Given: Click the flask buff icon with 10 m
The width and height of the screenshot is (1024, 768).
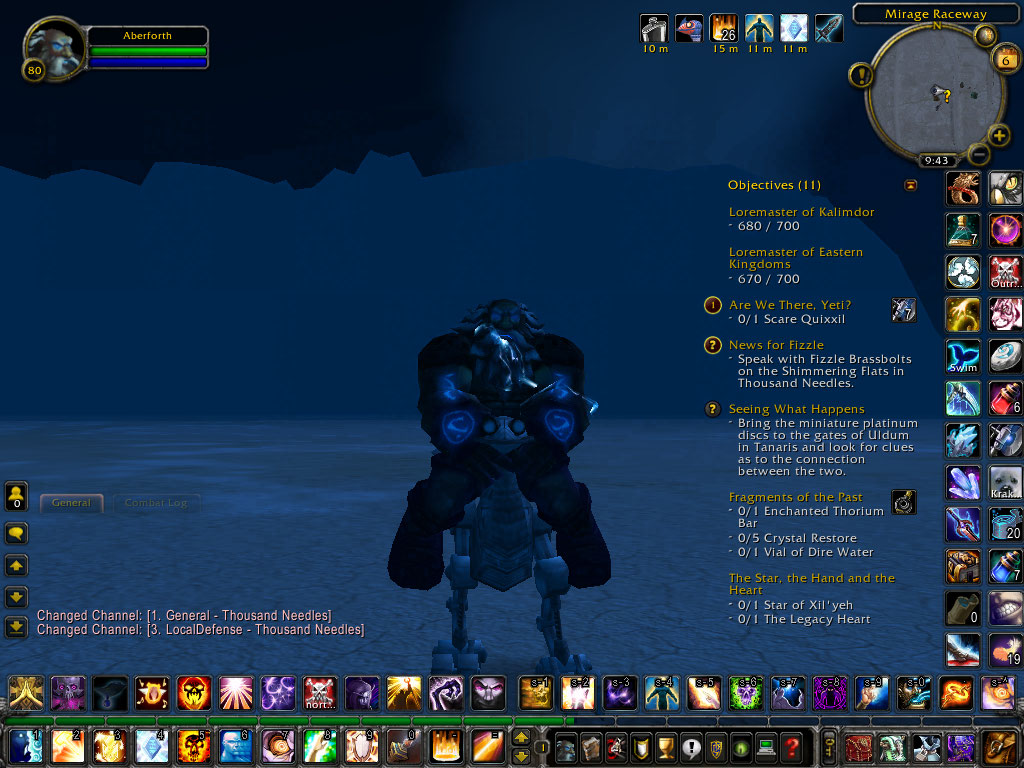Looking at the screenshot, I should [x=655, y=28].
